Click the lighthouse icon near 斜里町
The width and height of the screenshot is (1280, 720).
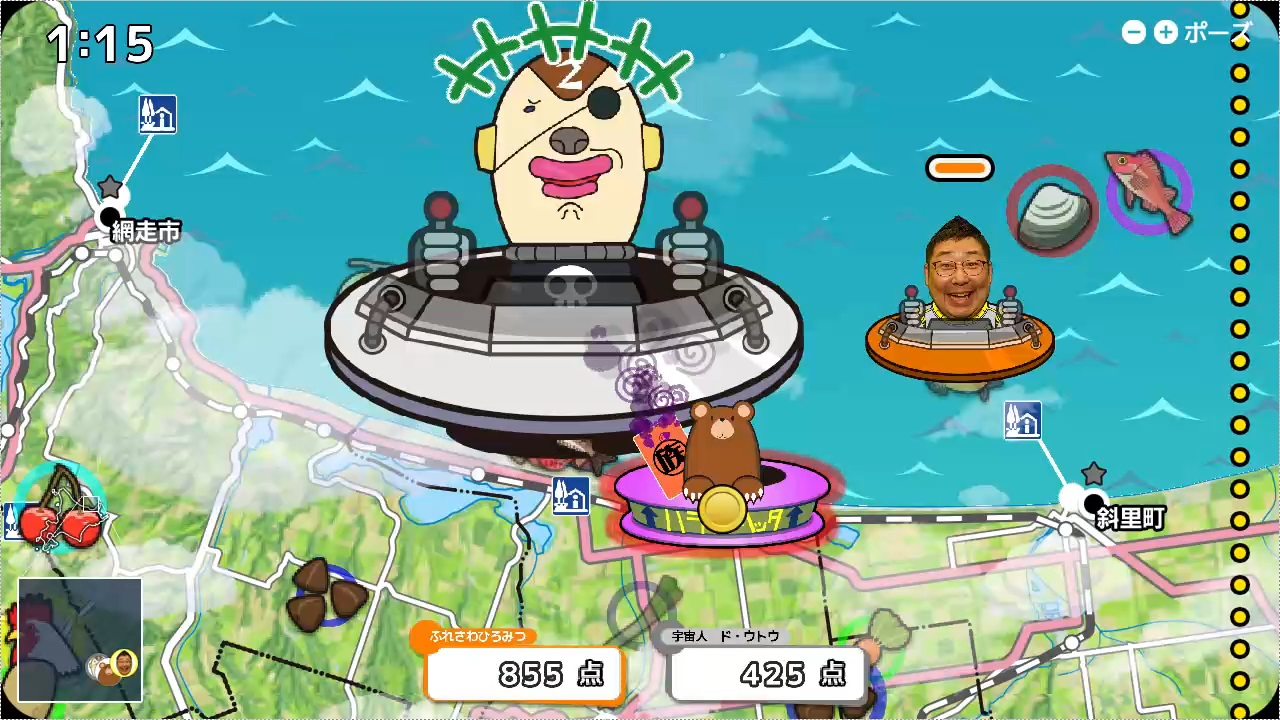(1022, 421)
